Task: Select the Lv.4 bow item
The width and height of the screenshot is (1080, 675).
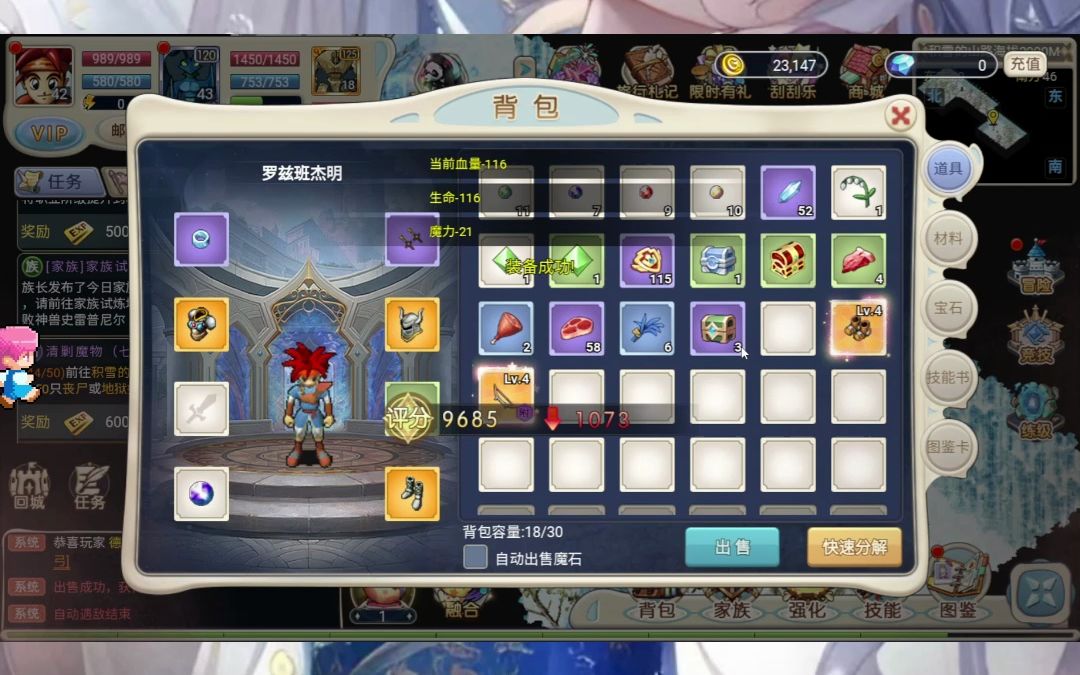Action: point(506,394)
